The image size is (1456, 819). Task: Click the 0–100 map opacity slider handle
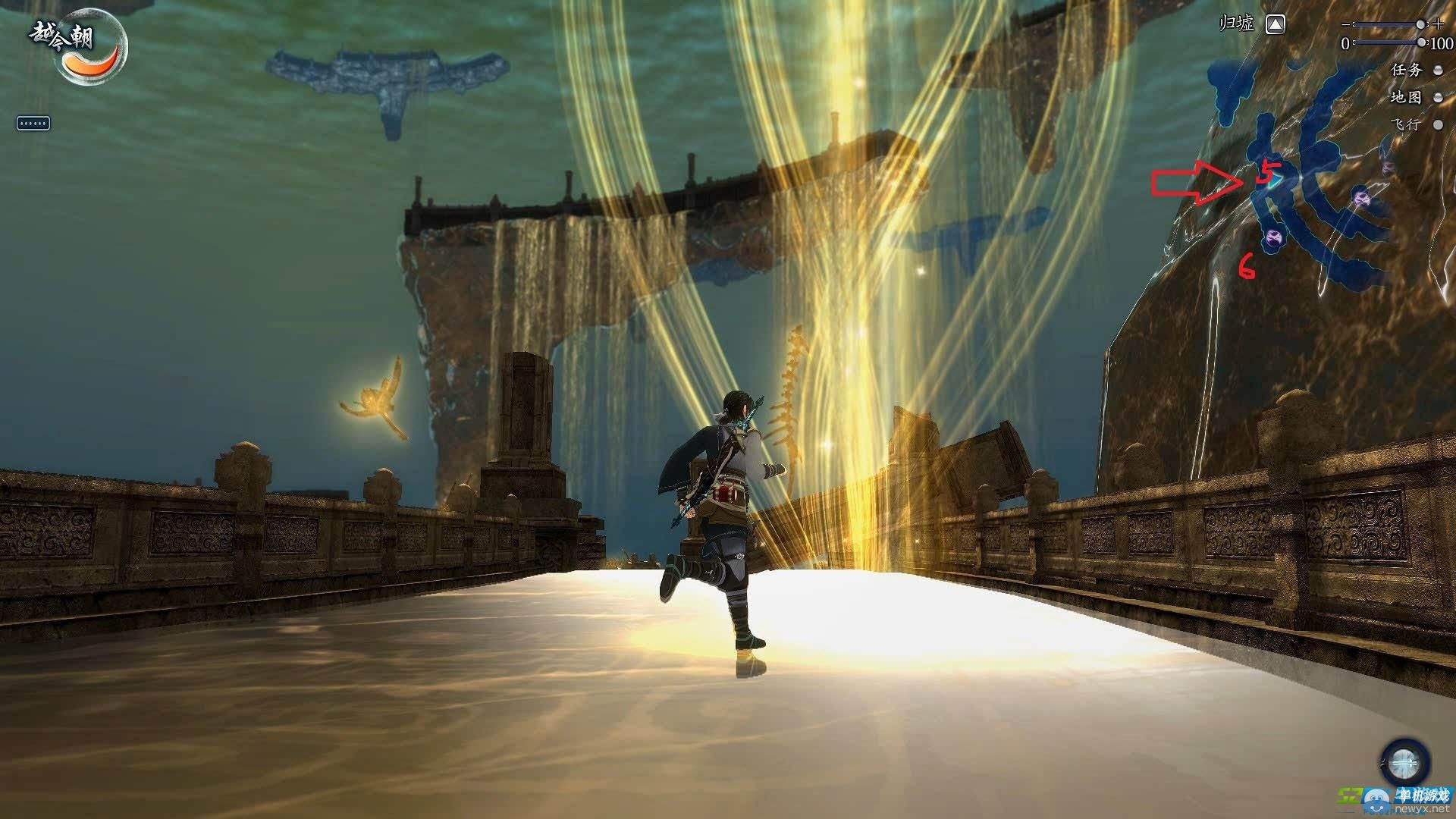[1420, 43]
